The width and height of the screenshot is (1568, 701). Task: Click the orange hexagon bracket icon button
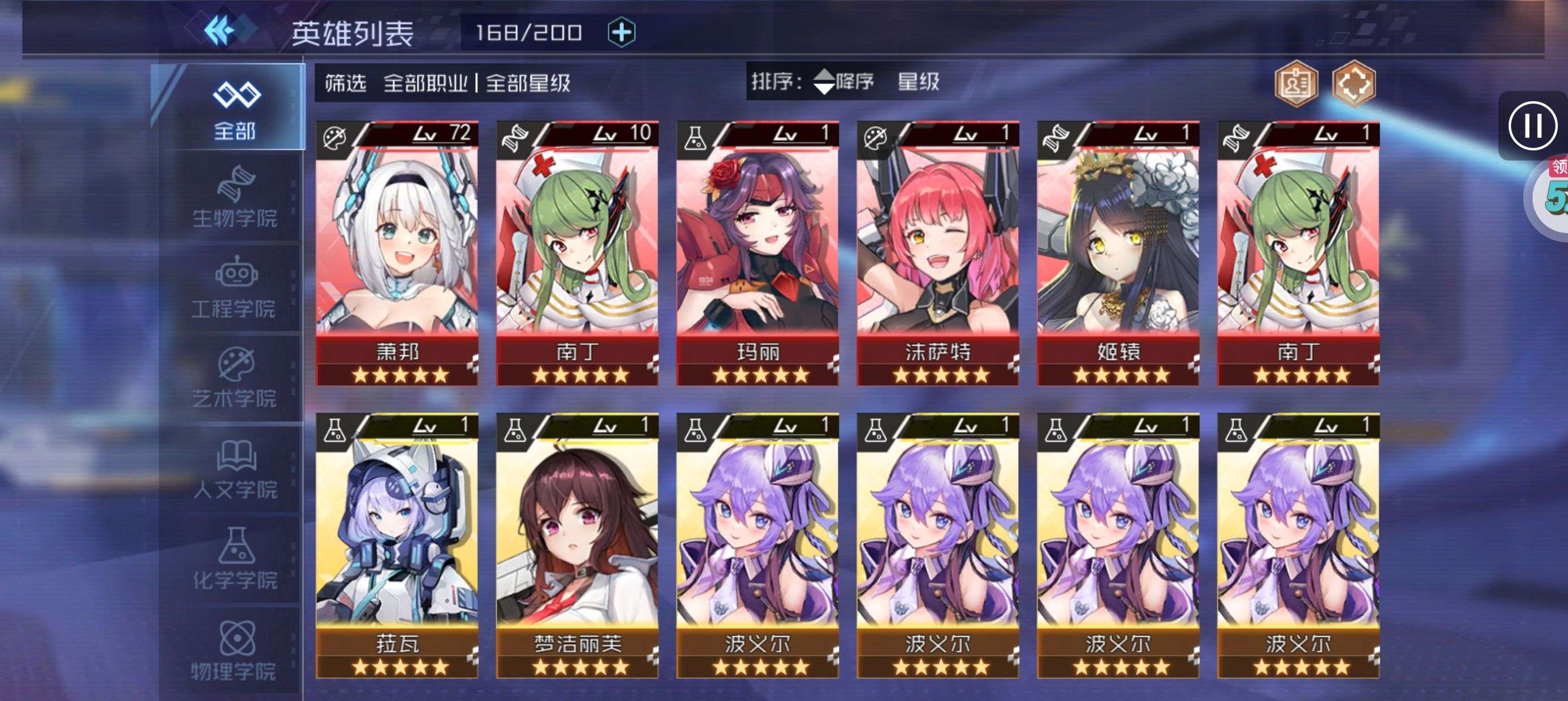1353,84
